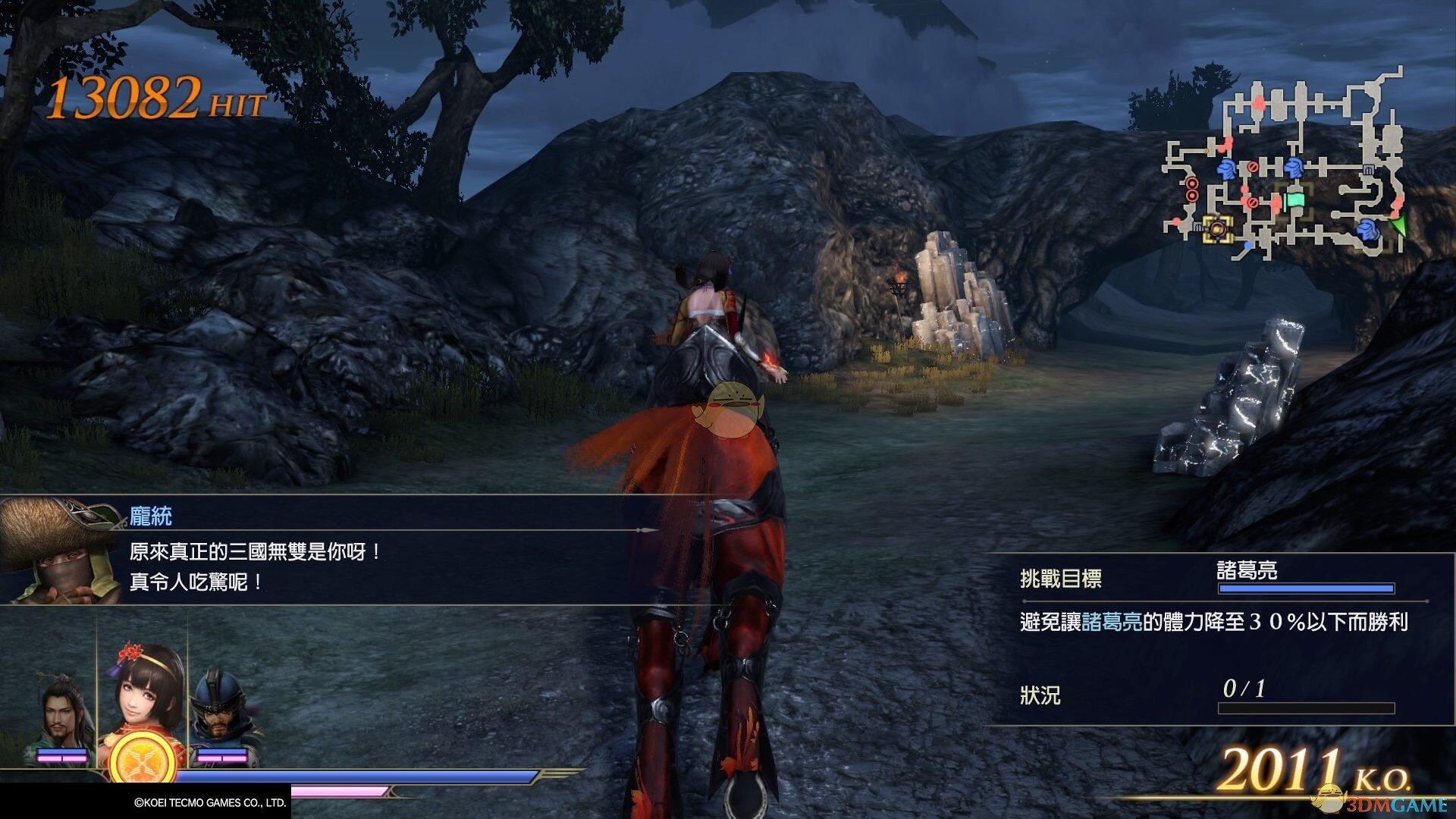Select the yellow-framed target marker on the minimap
The width and height of the screenshot is (1456, 819).
[x=1218, y=227]
